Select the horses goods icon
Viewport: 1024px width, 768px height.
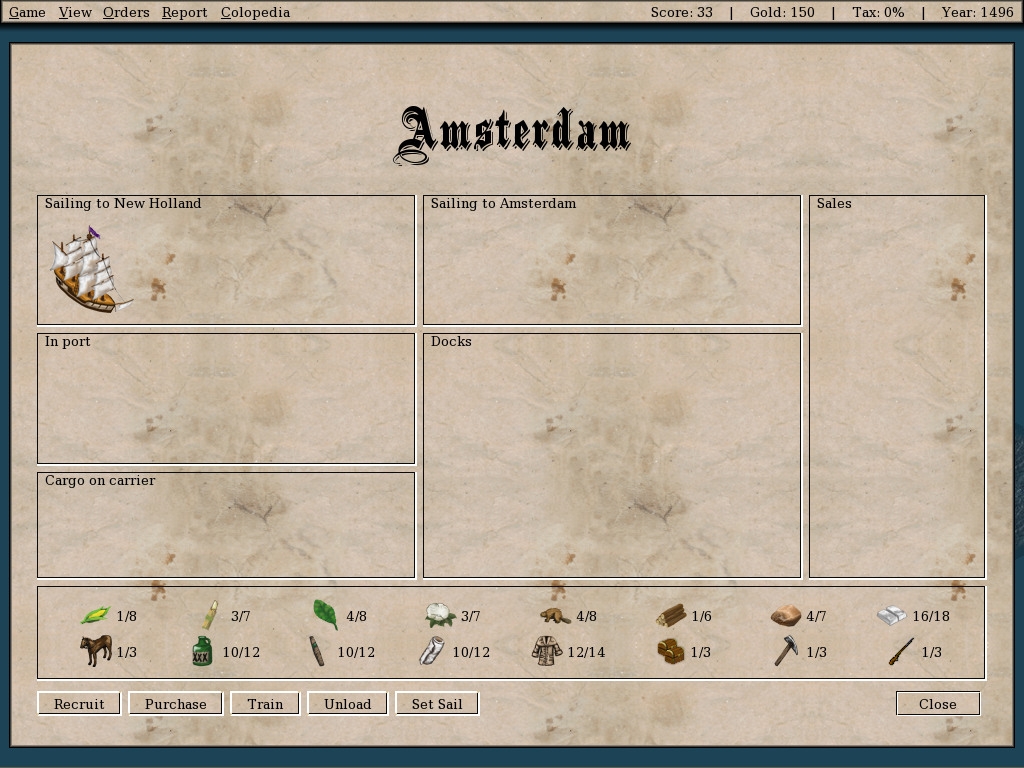(96, 651)
